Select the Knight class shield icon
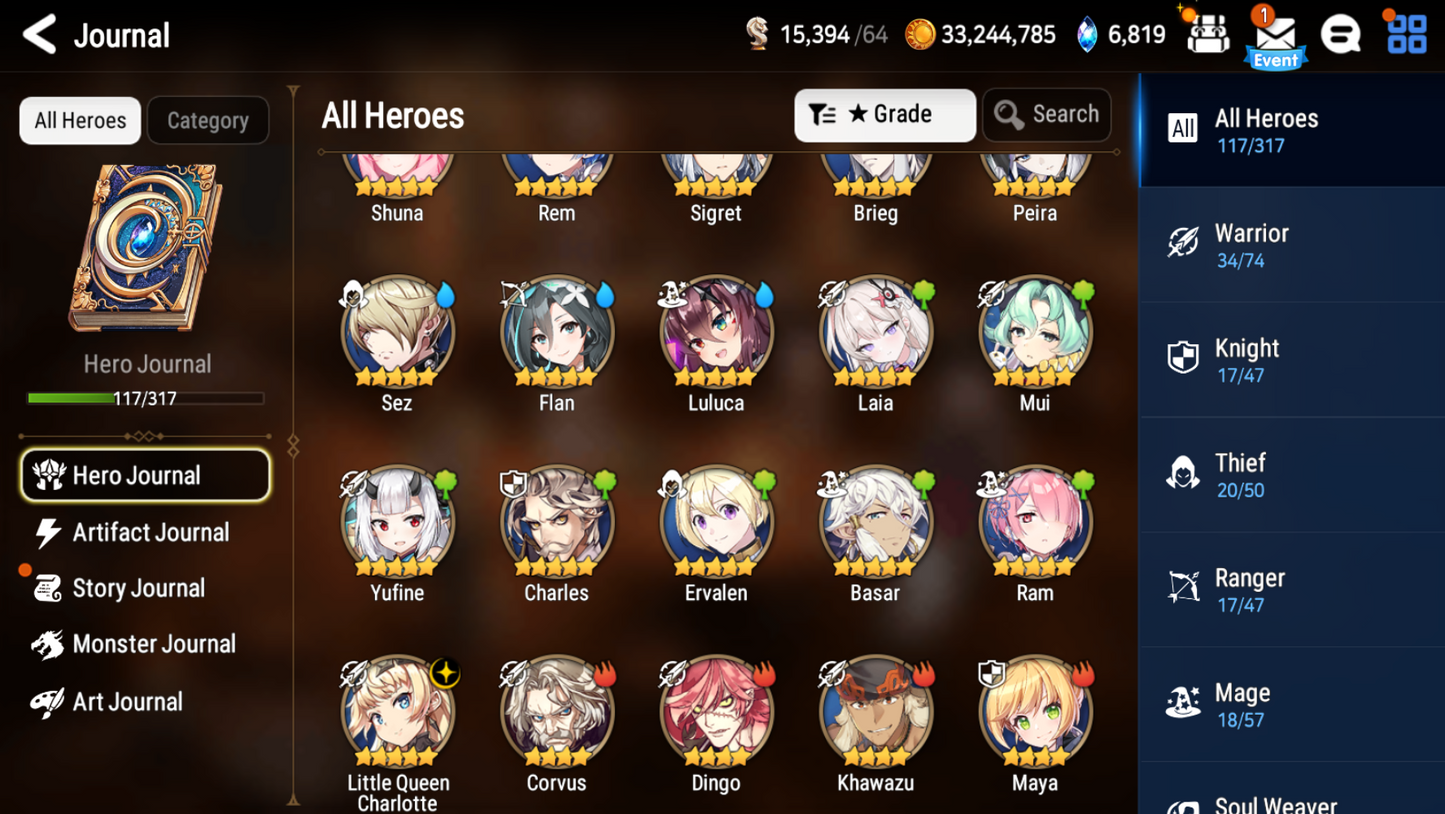Image resolution: width=1445 pixels, height=814 pixels. click(1184, 357)
